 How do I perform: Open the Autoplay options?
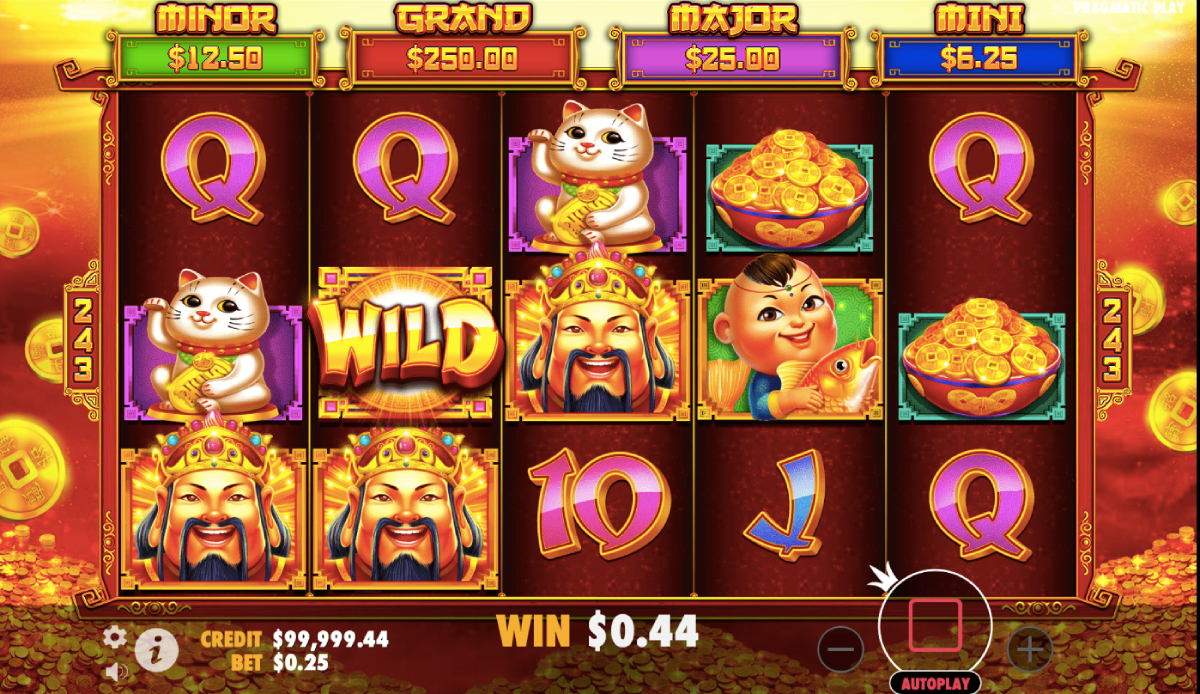[935, 684]
